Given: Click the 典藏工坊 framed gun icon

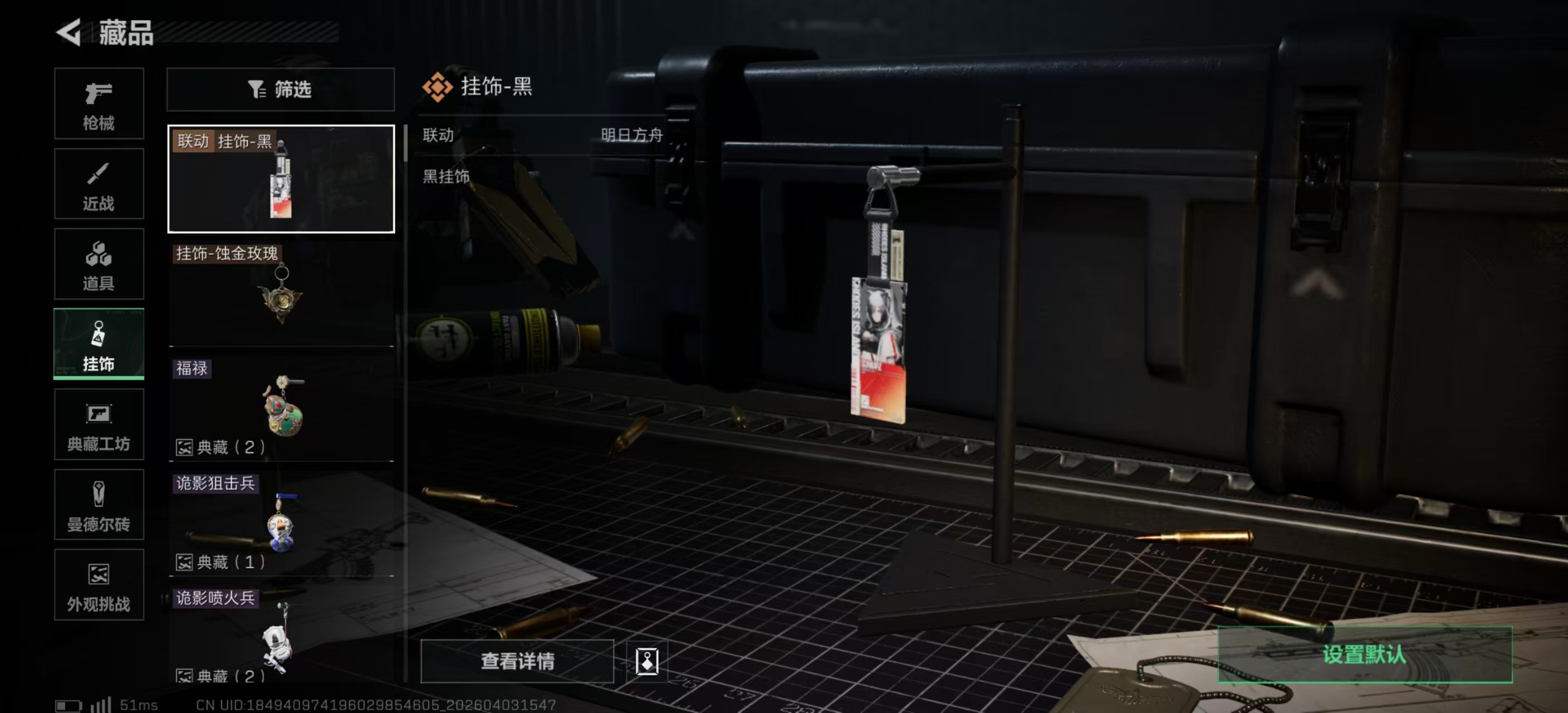Looking at the screenshot, I should (x=99, y=425).
